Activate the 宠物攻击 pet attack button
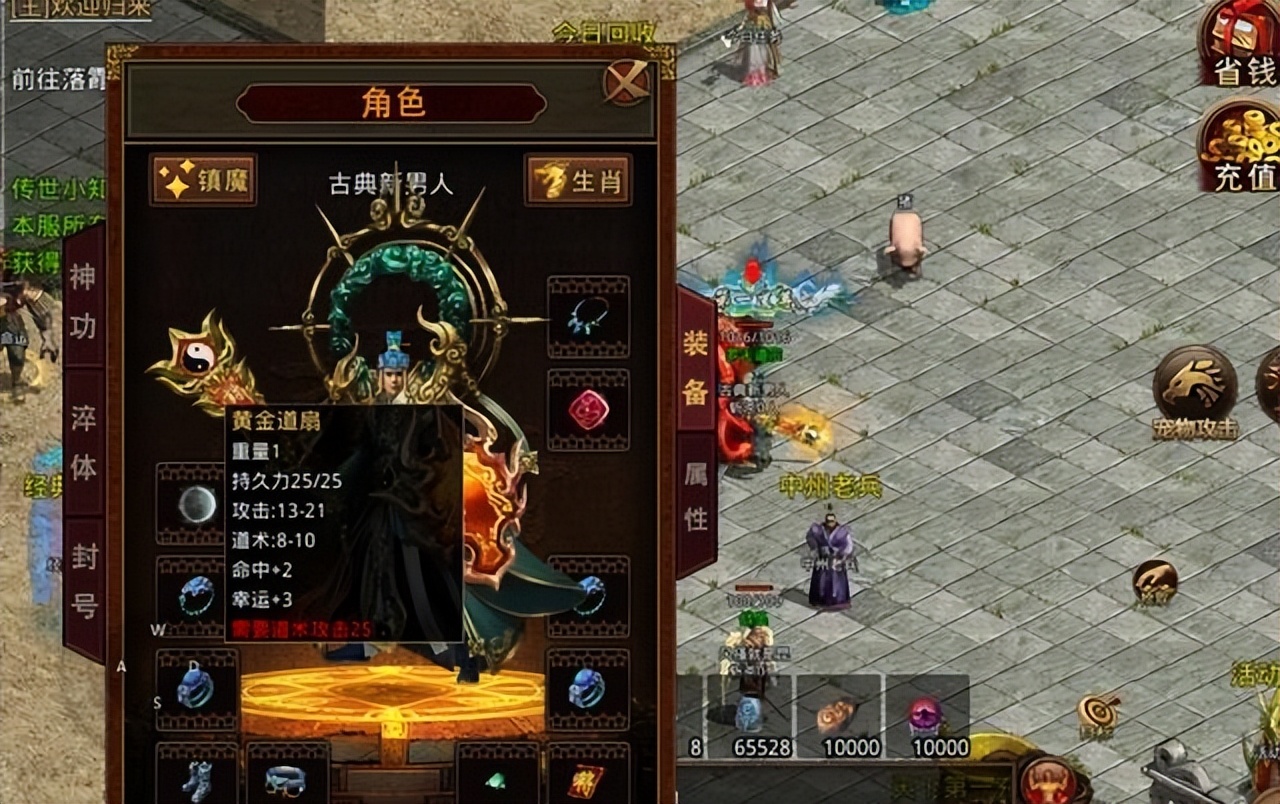This screenshot has height=804, width=1280. pos(1194,392)
